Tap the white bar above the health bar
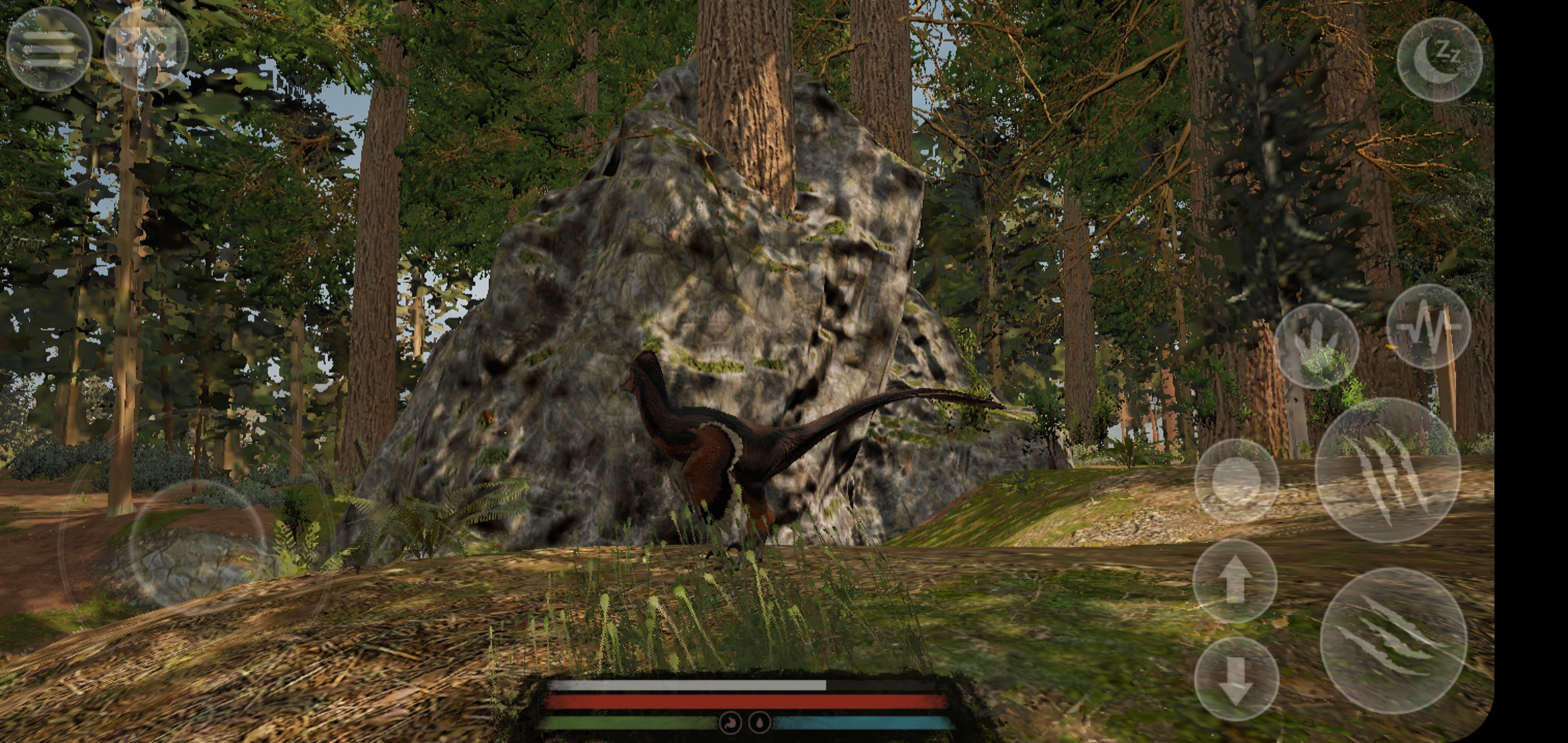 point(688,684)
